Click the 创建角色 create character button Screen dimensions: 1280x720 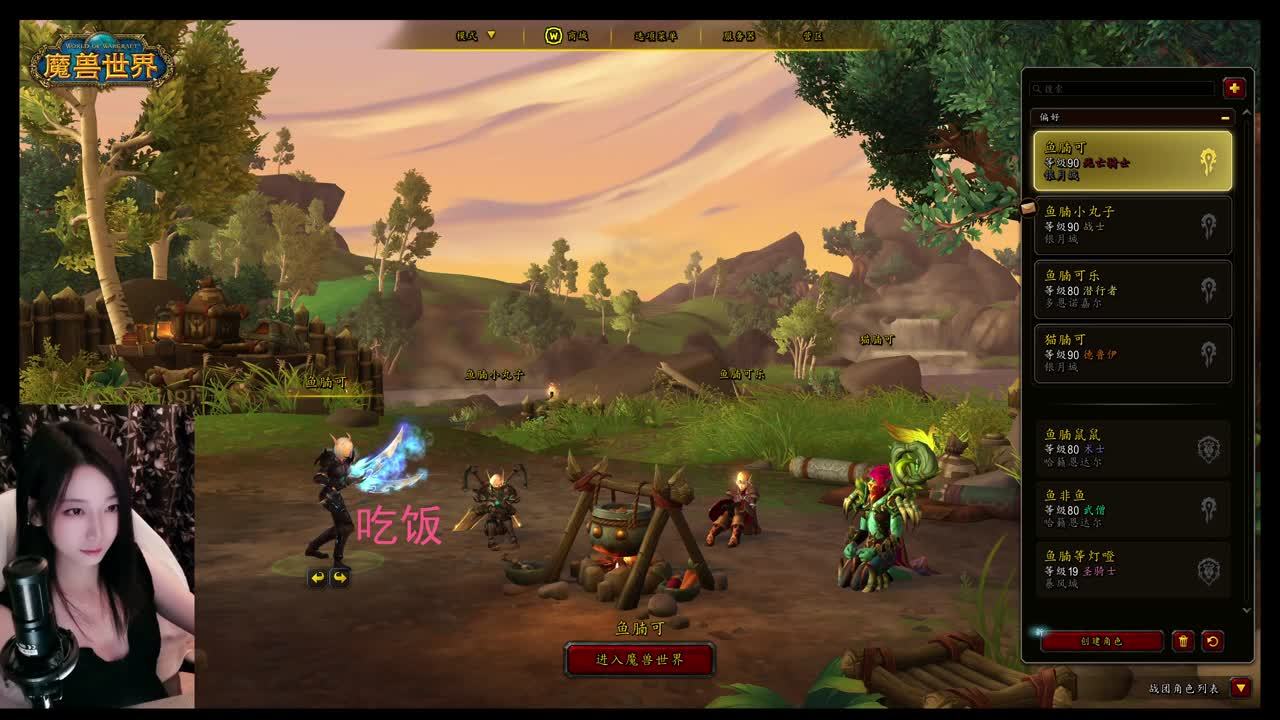pyautogui.click(x=1101, y=641)
